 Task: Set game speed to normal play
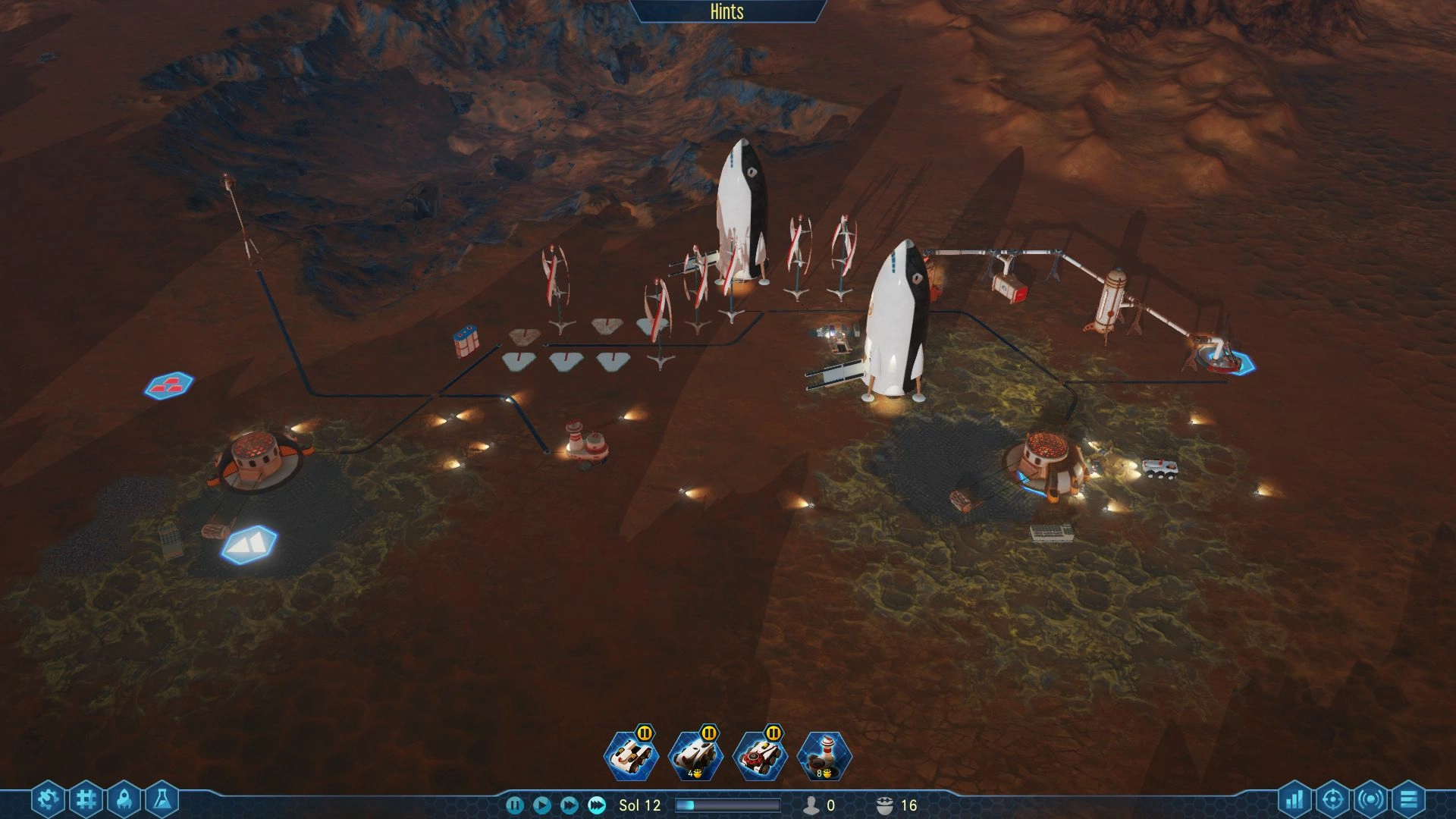(541, 805)
